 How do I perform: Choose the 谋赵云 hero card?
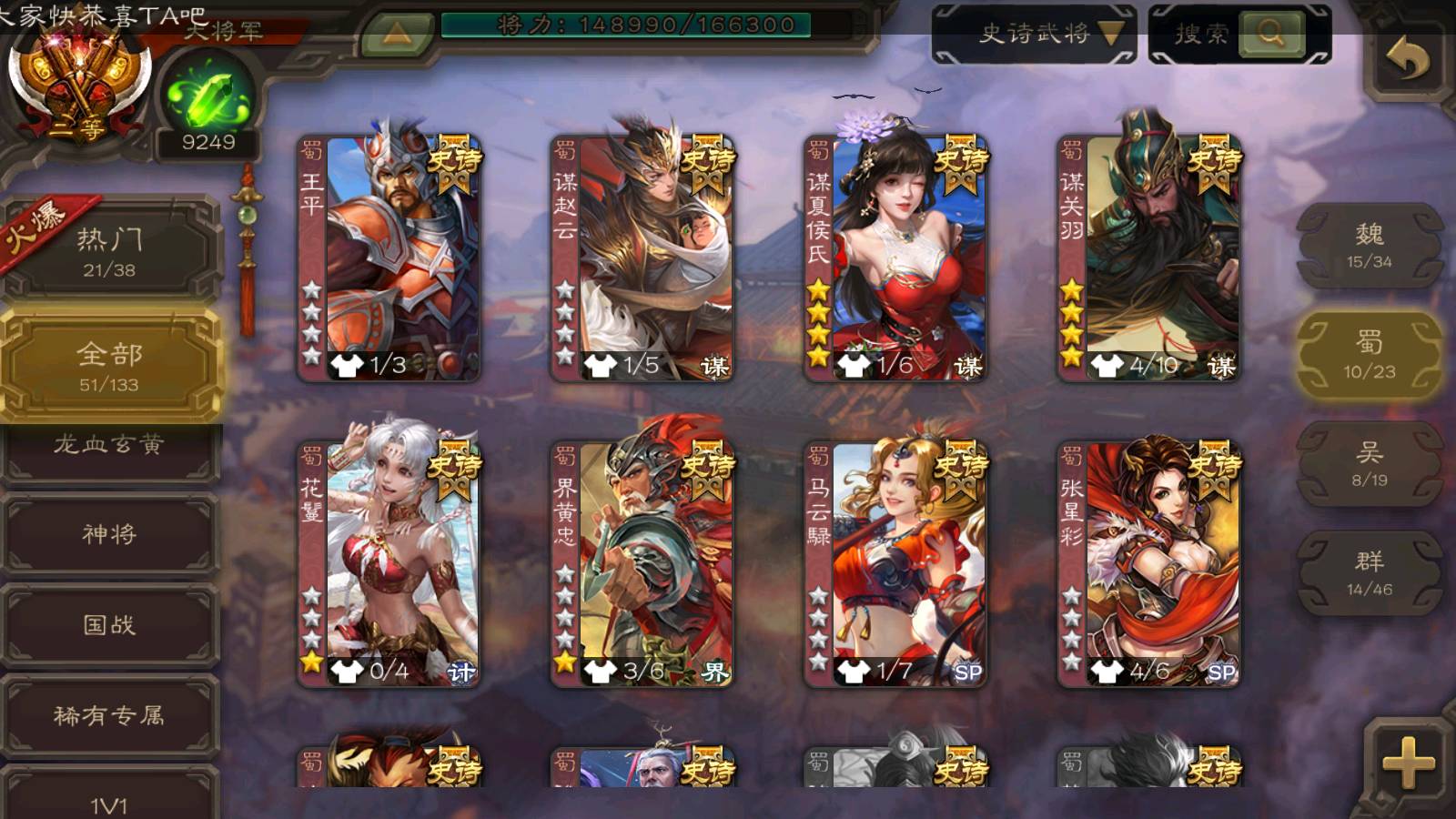(x=642, y=258)
